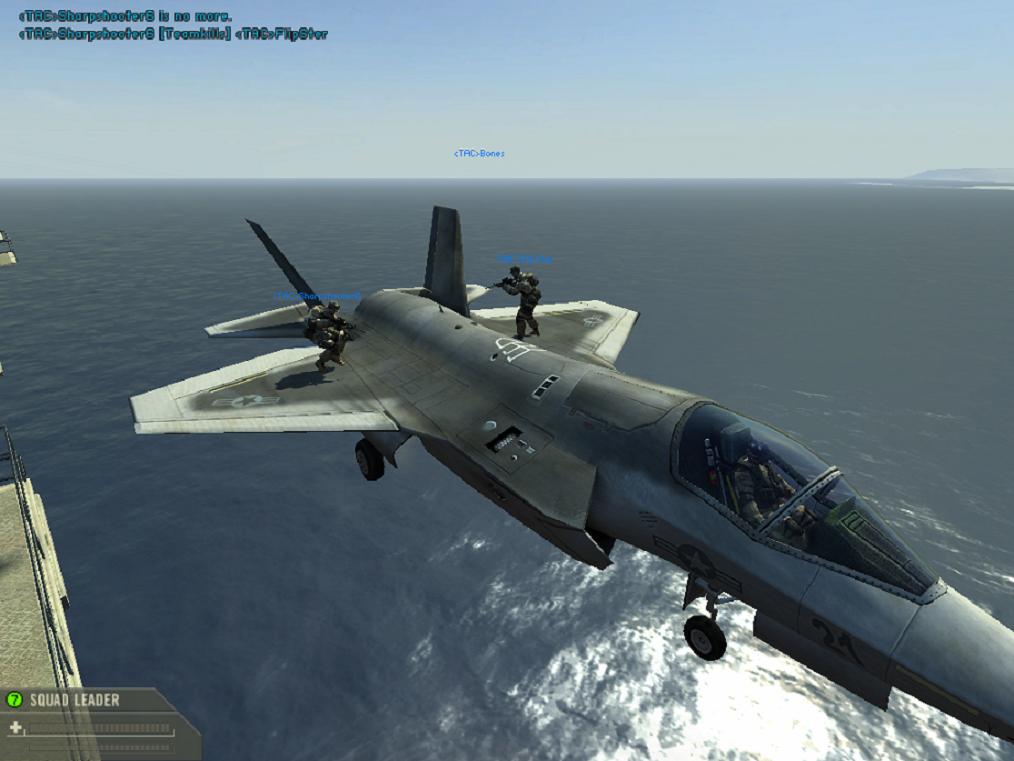Click the <TAC>Bones player name tag

[479, 154]
